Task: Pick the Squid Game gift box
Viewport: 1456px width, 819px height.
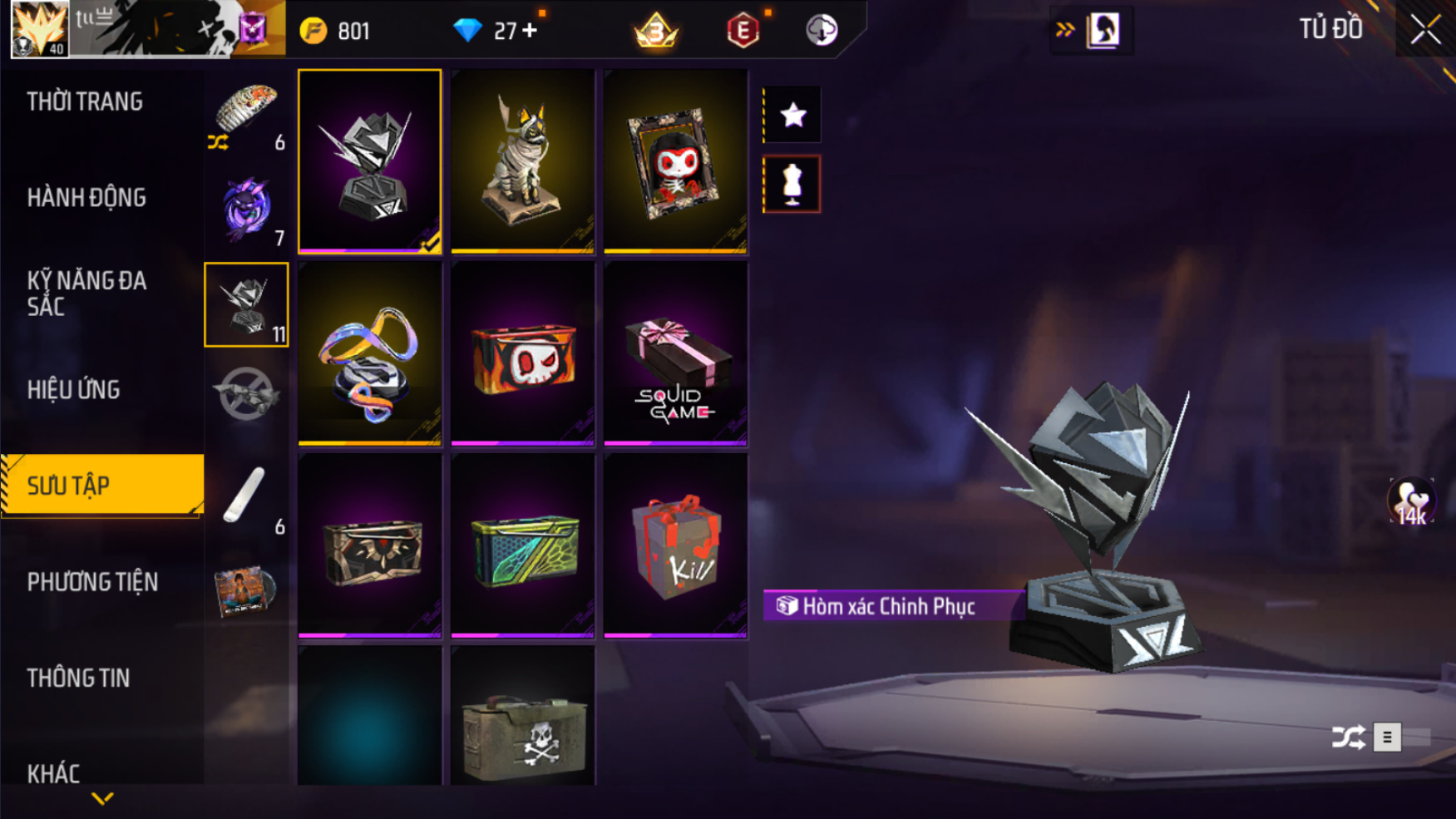Action: point(675,353)
